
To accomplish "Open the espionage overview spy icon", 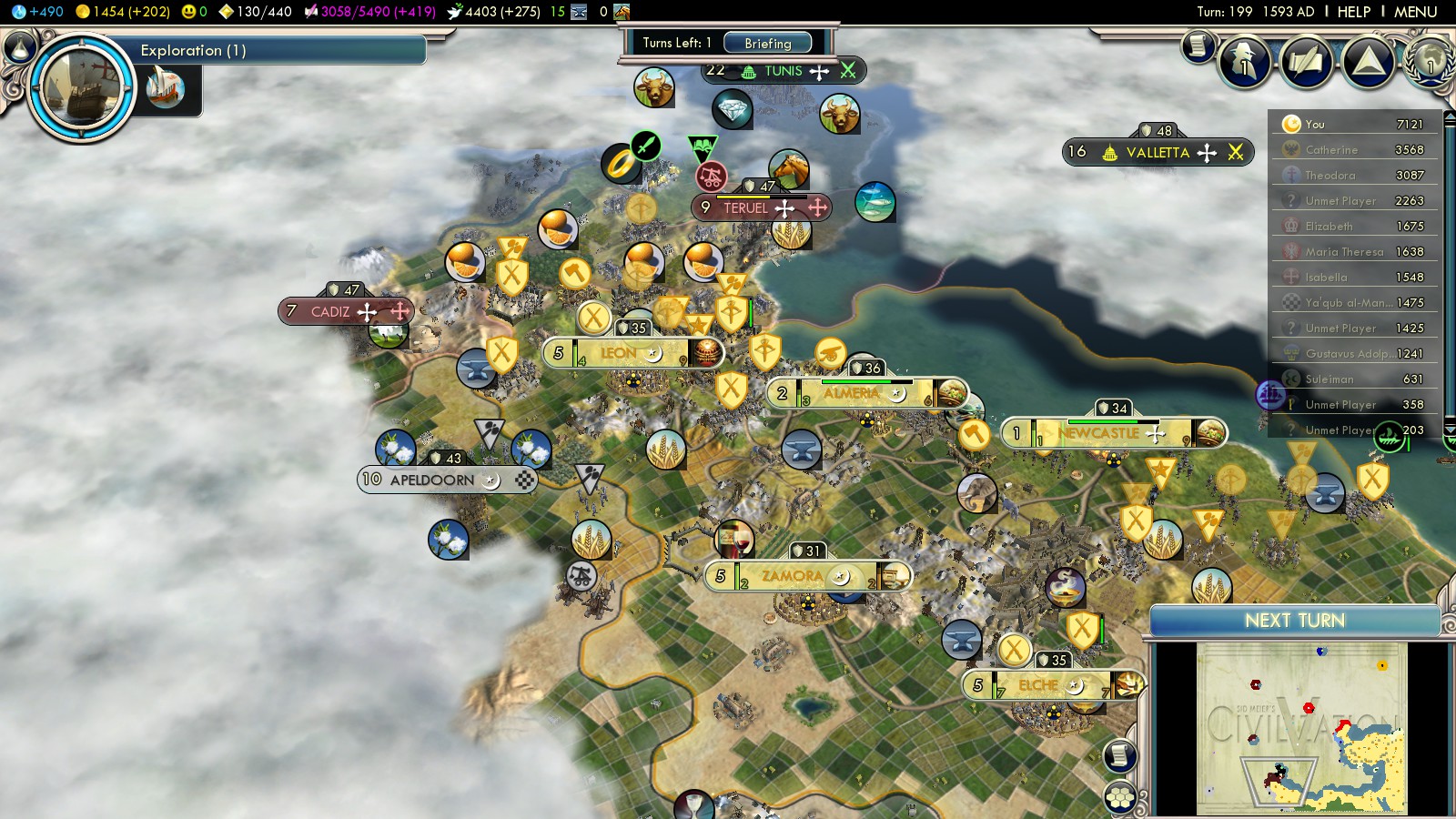I will point(1244,62).
